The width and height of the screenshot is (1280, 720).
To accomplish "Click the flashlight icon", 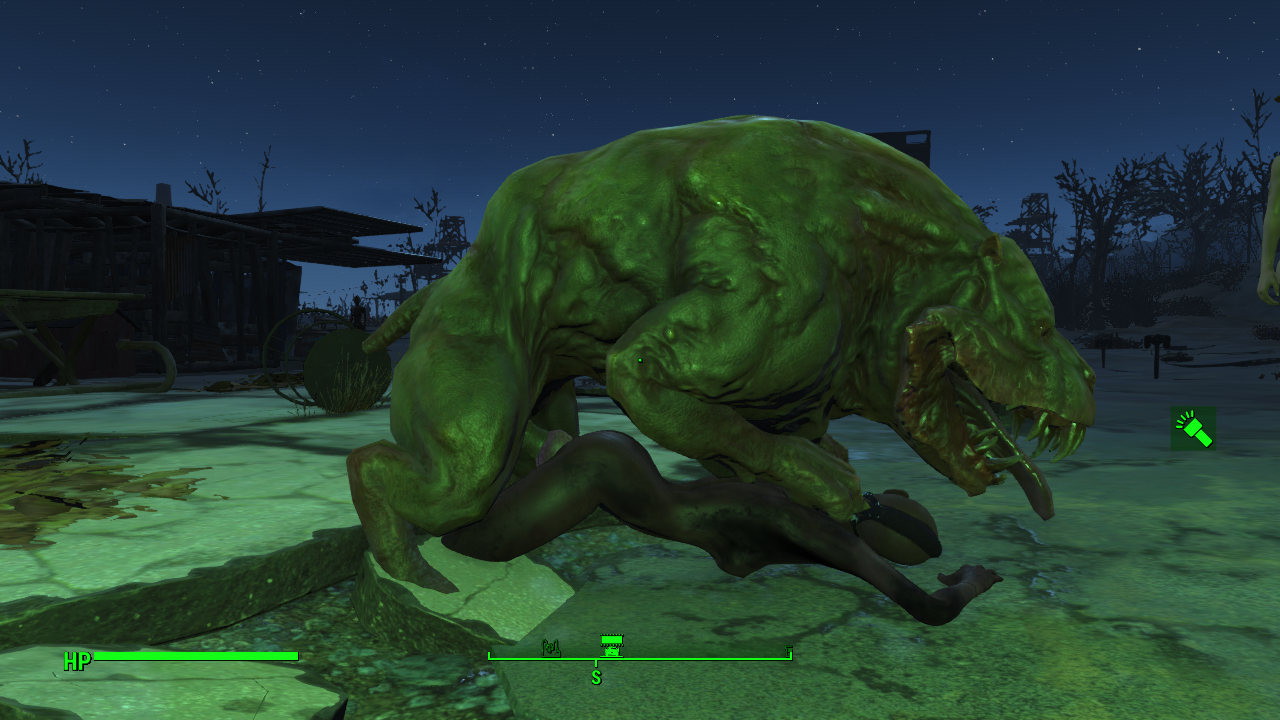I will click(1193, 428).
